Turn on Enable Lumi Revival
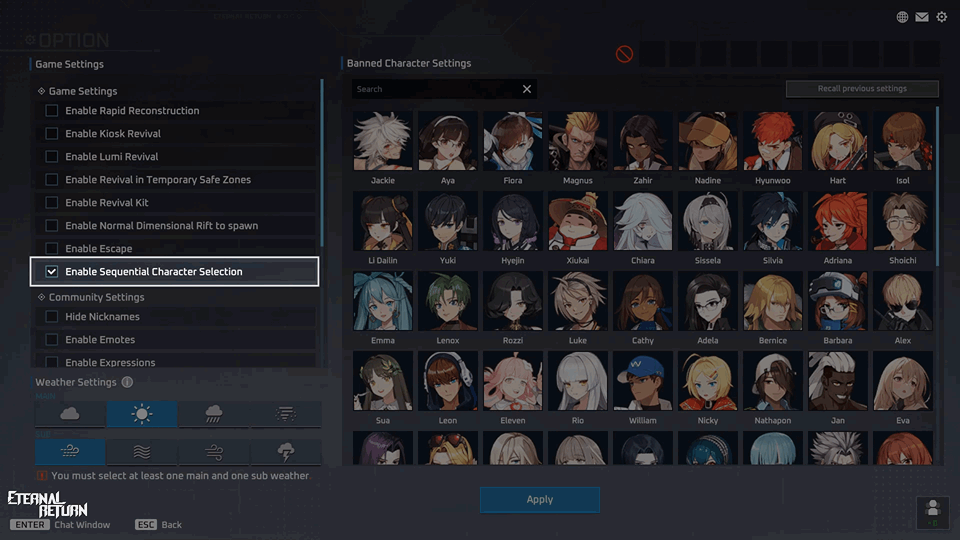The image size is (960, 540). pyautogui.click(x=52, y=157)
